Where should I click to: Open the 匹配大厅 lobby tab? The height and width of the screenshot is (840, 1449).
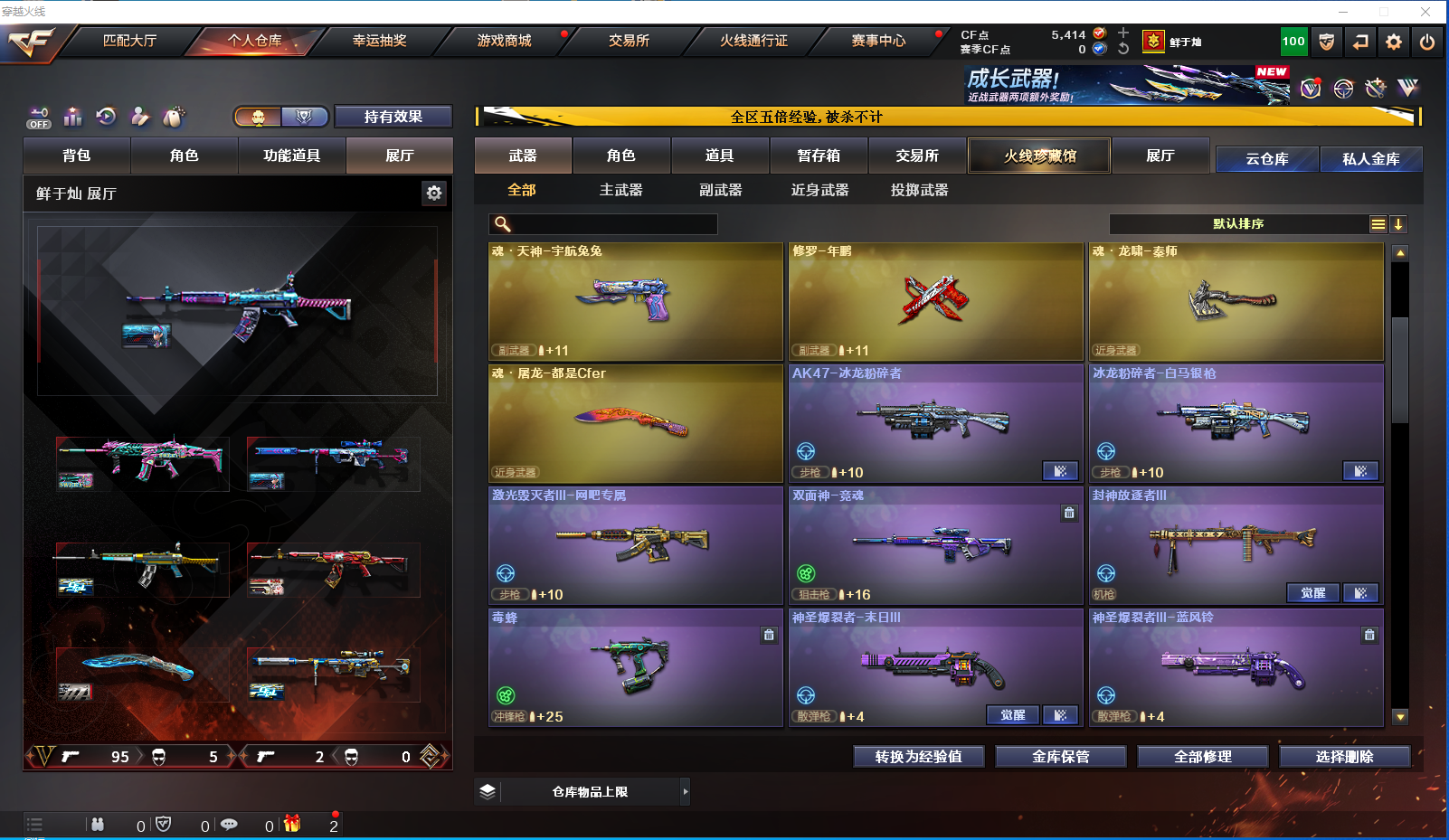coord(130,41)
